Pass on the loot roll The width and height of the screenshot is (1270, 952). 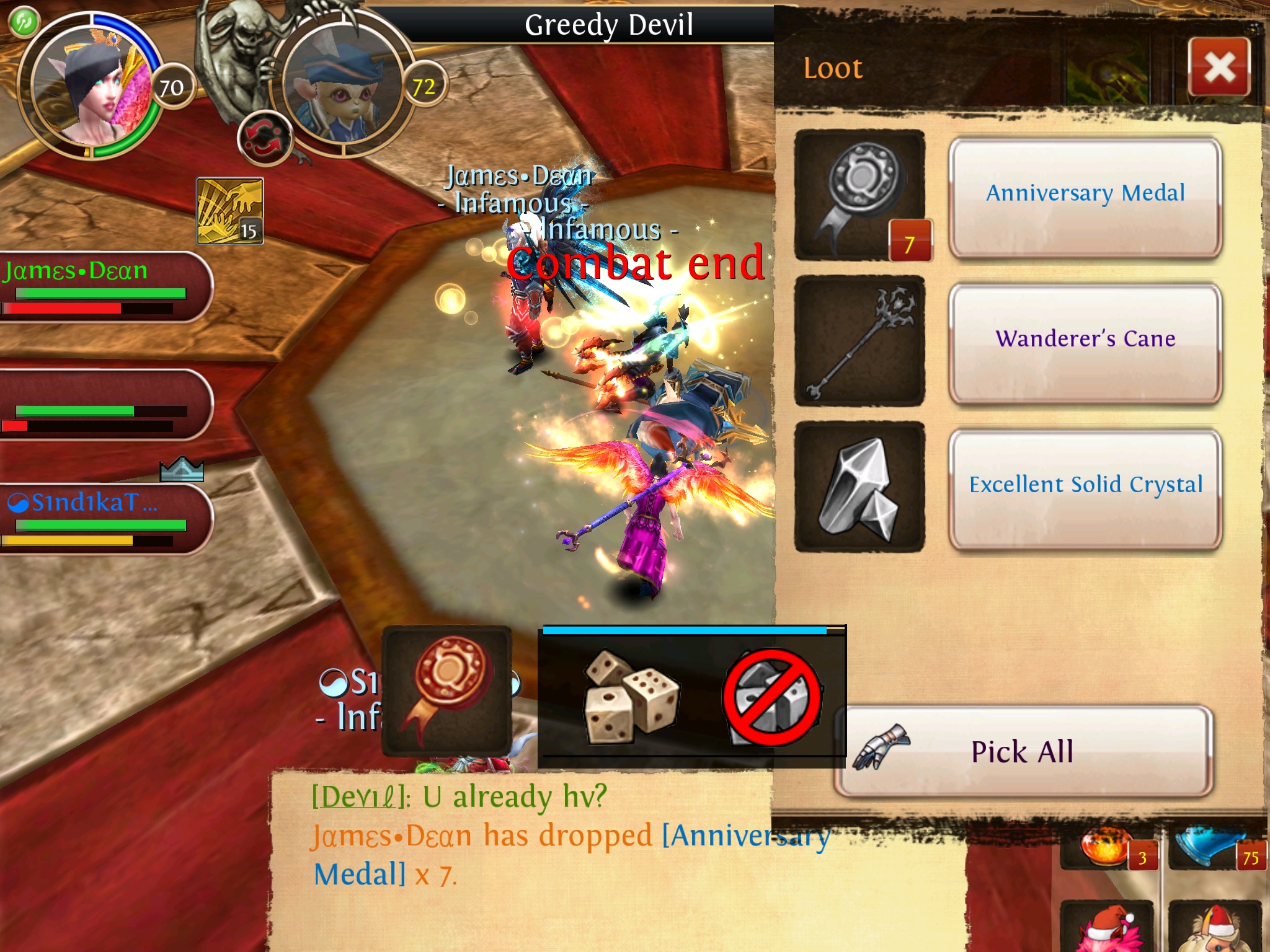tap(772, 697)
